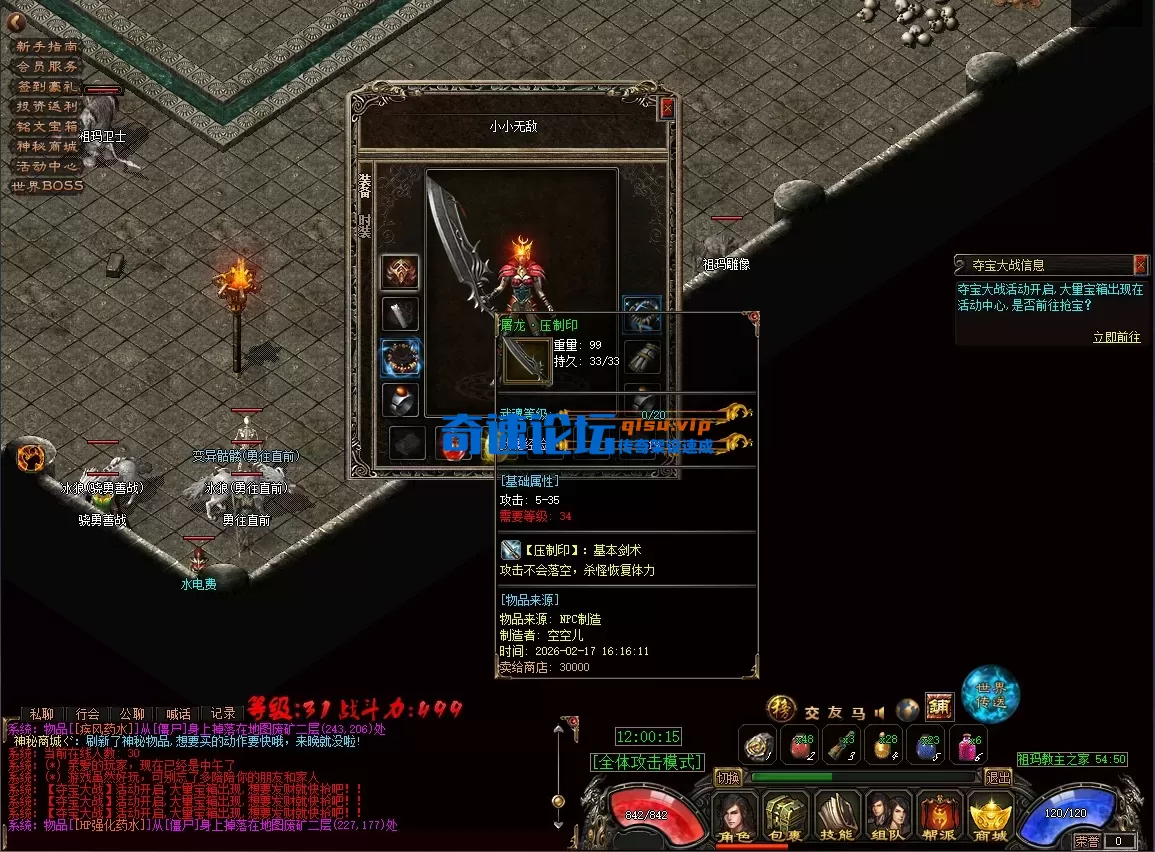This screenshot has height=852, width=1155.
Task: Open the 帮派 guild panel
Action: (940, 818)
